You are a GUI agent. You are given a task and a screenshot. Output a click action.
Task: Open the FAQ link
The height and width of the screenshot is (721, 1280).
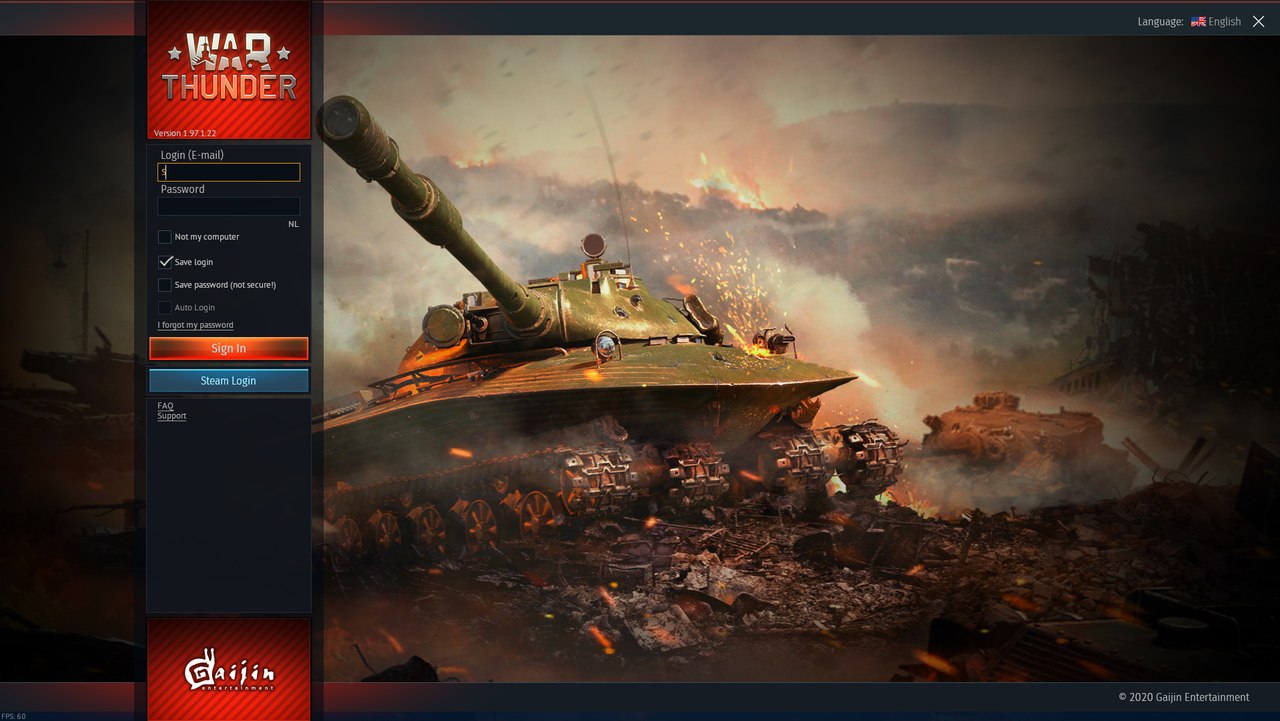[165, 406]
